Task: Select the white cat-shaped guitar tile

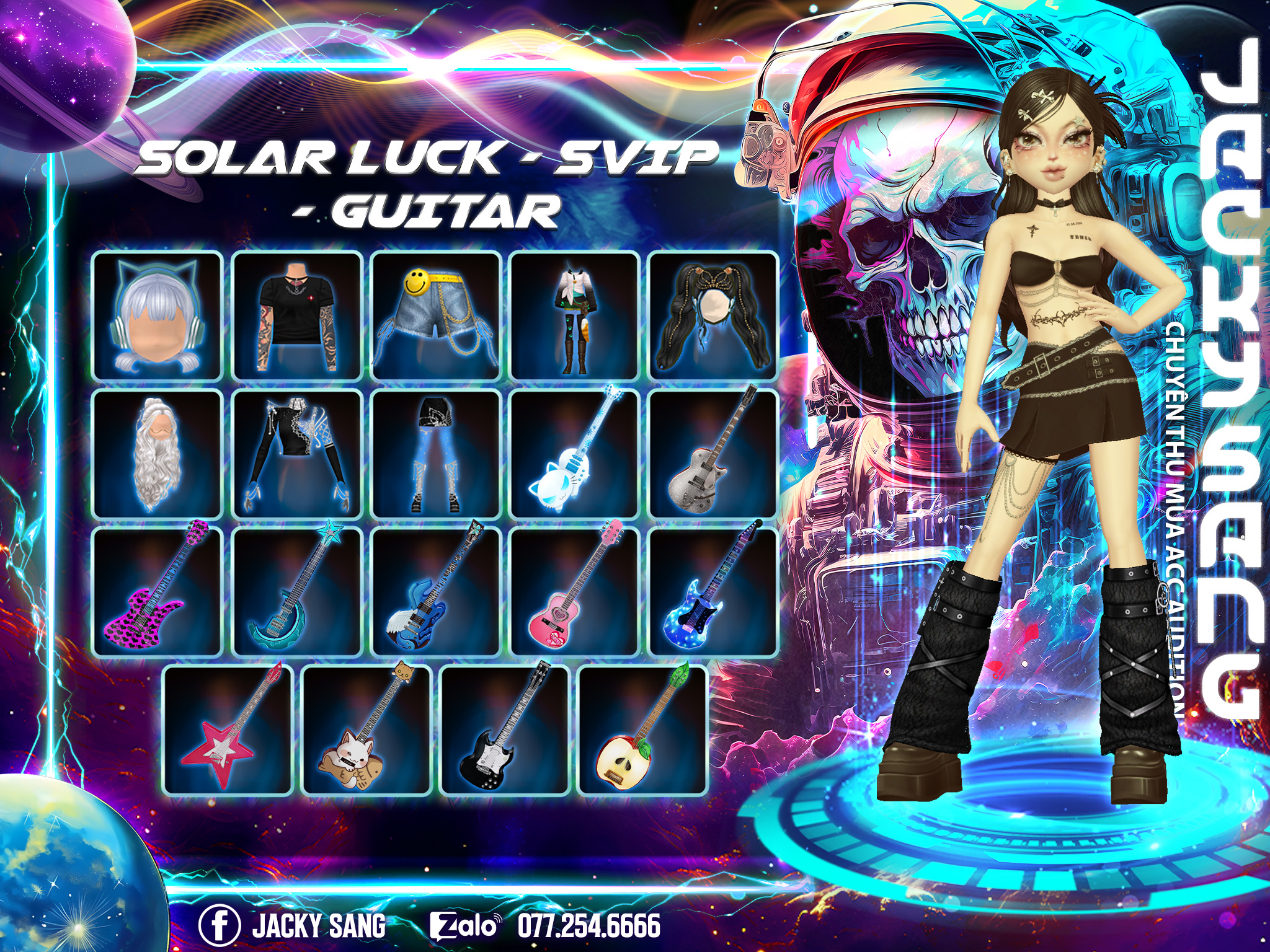Action: coord(575,454)
